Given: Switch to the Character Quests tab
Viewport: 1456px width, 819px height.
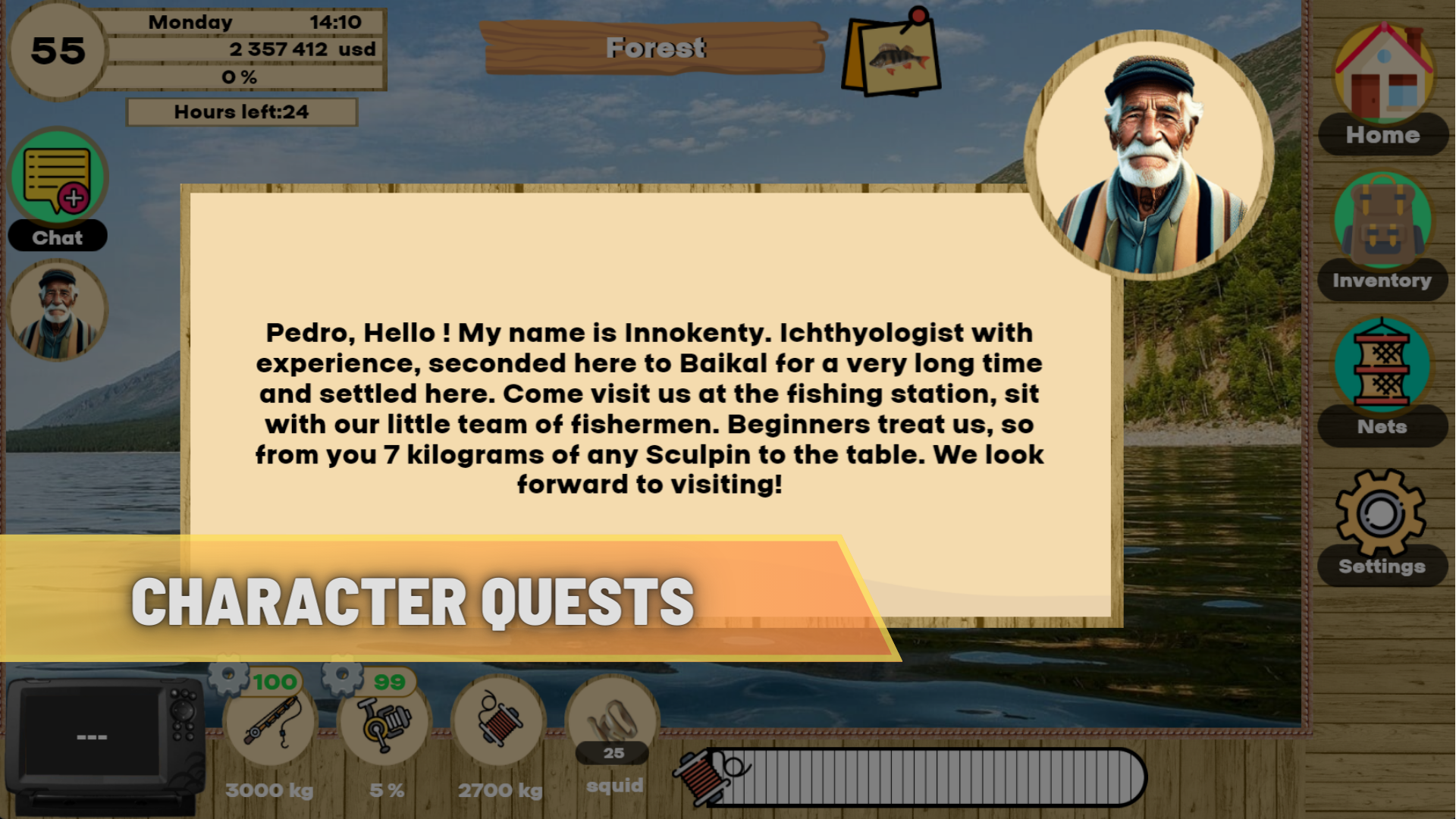Looking at the screenshot, I should point(412,601).
